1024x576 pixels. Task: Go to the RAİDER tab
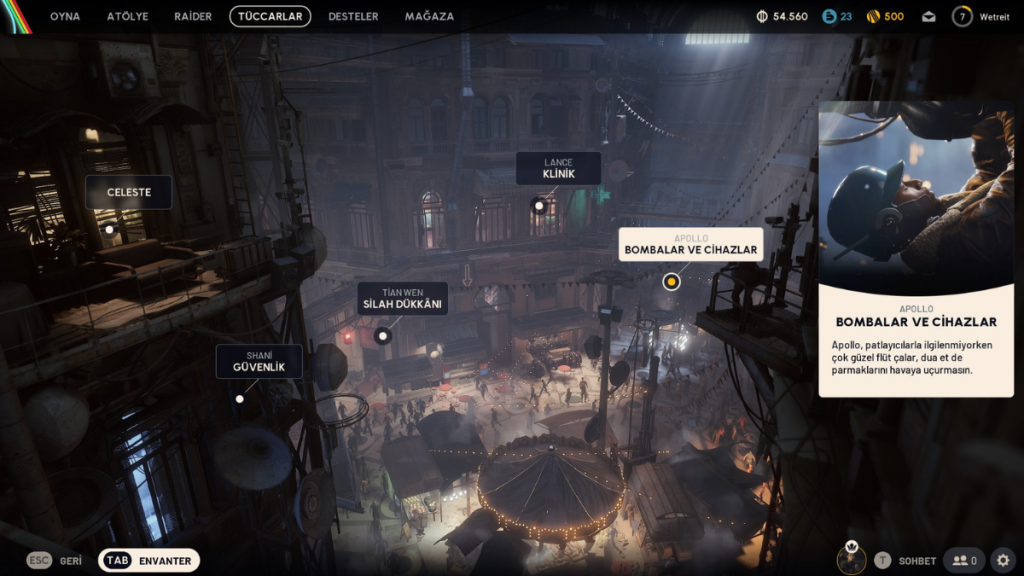click(x=193, y=16)
